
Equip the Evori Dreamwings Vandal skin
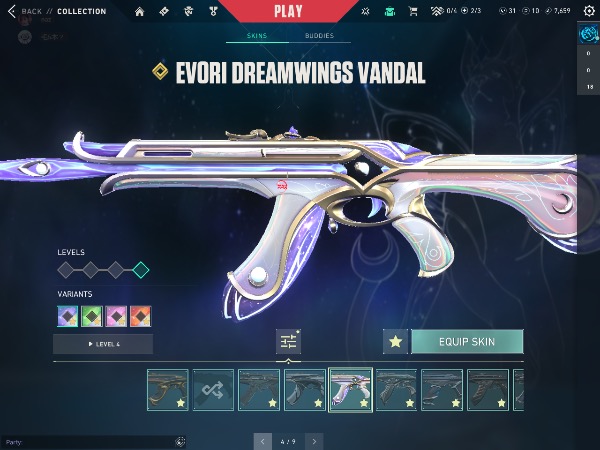tap(467, 342)
